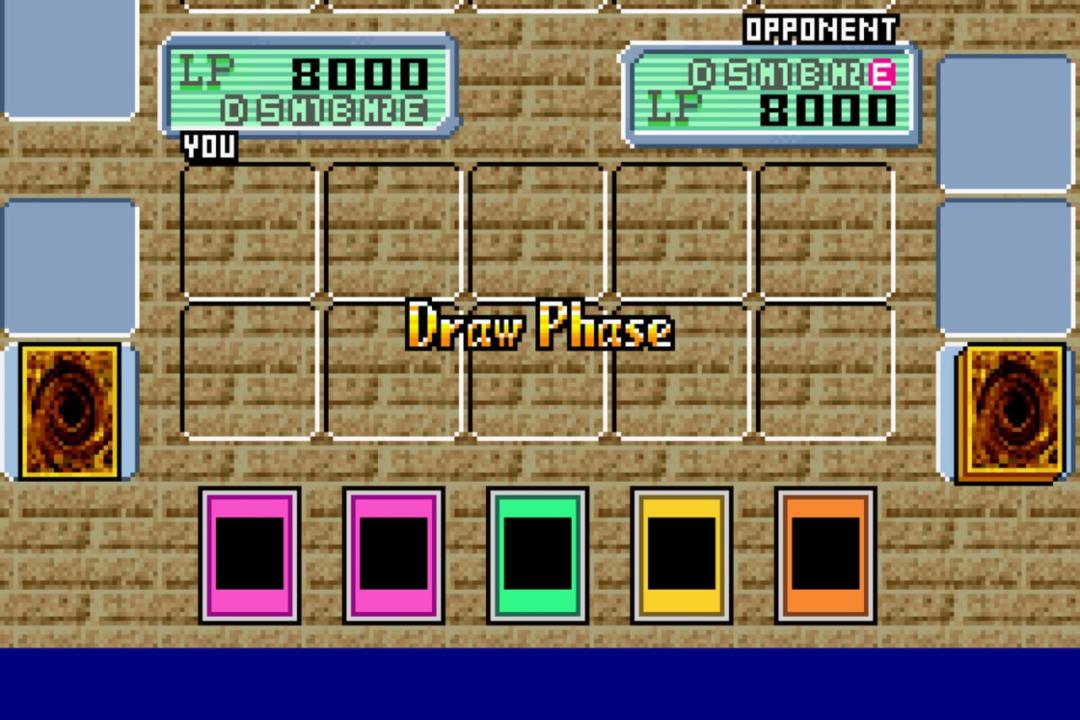The height and width of the screenshot is (720, 1080).
Task: Choose the yellow monster card in hand
Action: point(682,555)
